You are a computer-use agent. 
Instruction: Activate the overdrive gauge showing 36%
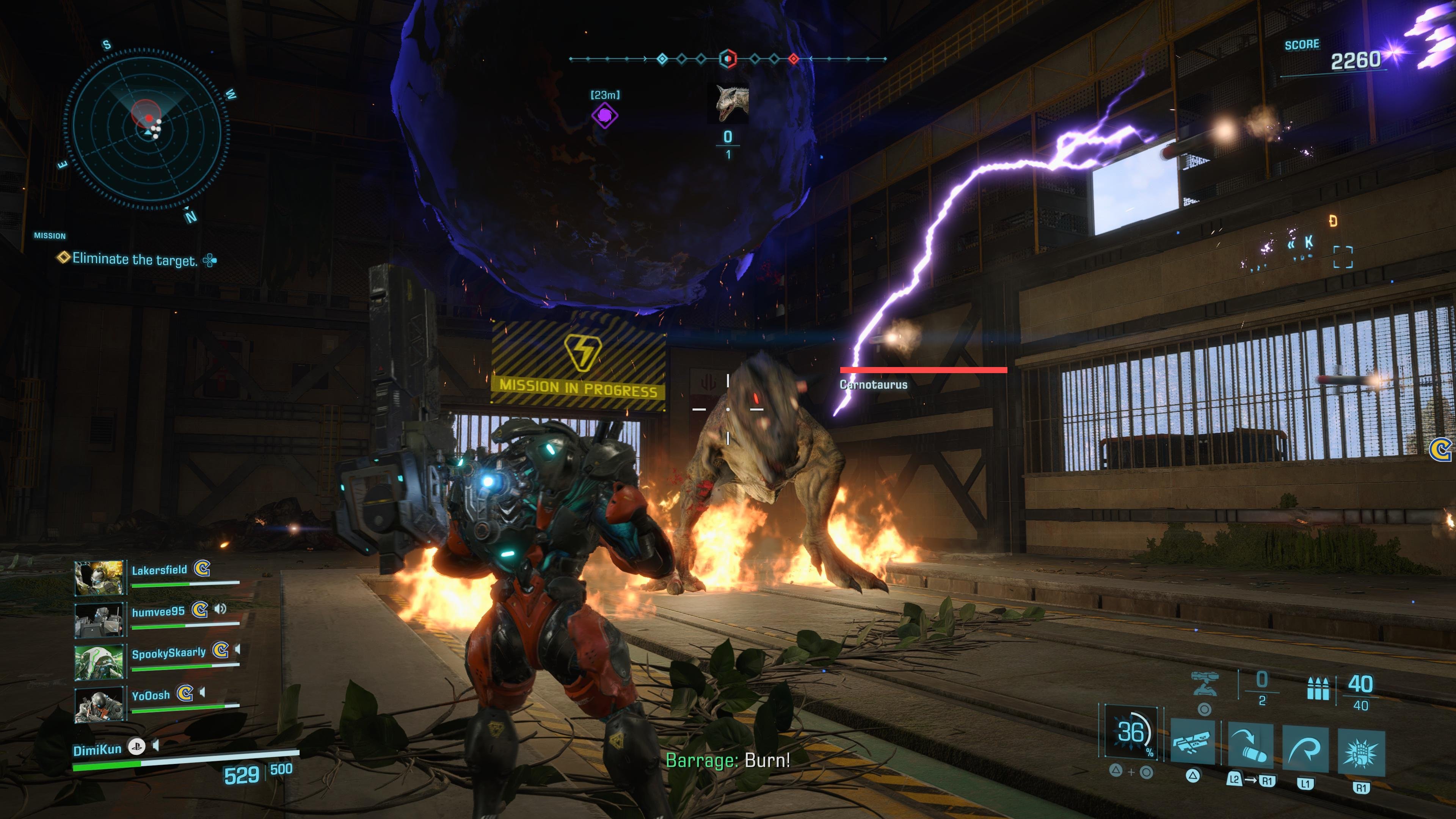click(x=1131, y=733)
